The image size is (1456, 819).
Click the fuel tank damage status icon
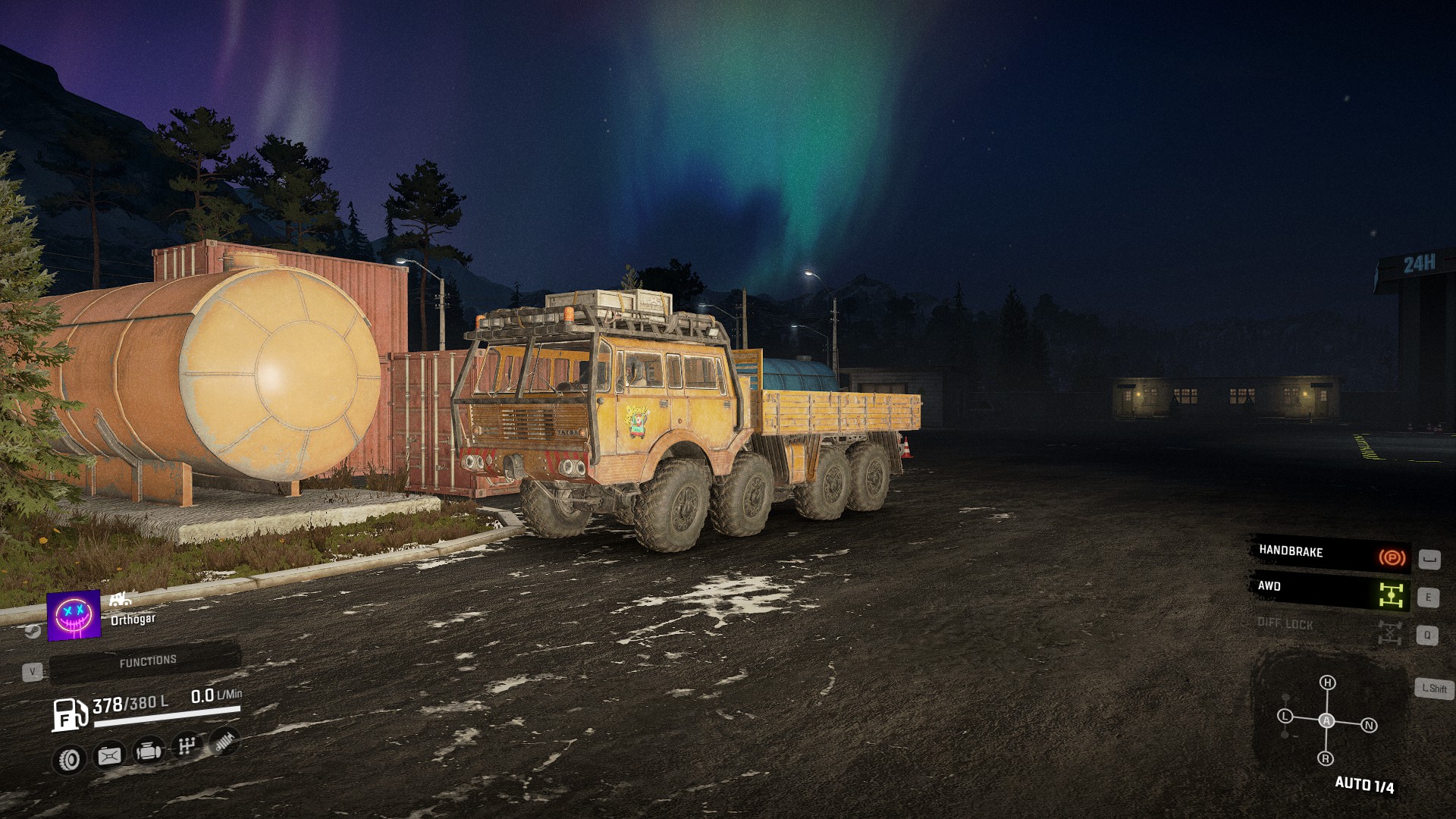coord(109,755)
